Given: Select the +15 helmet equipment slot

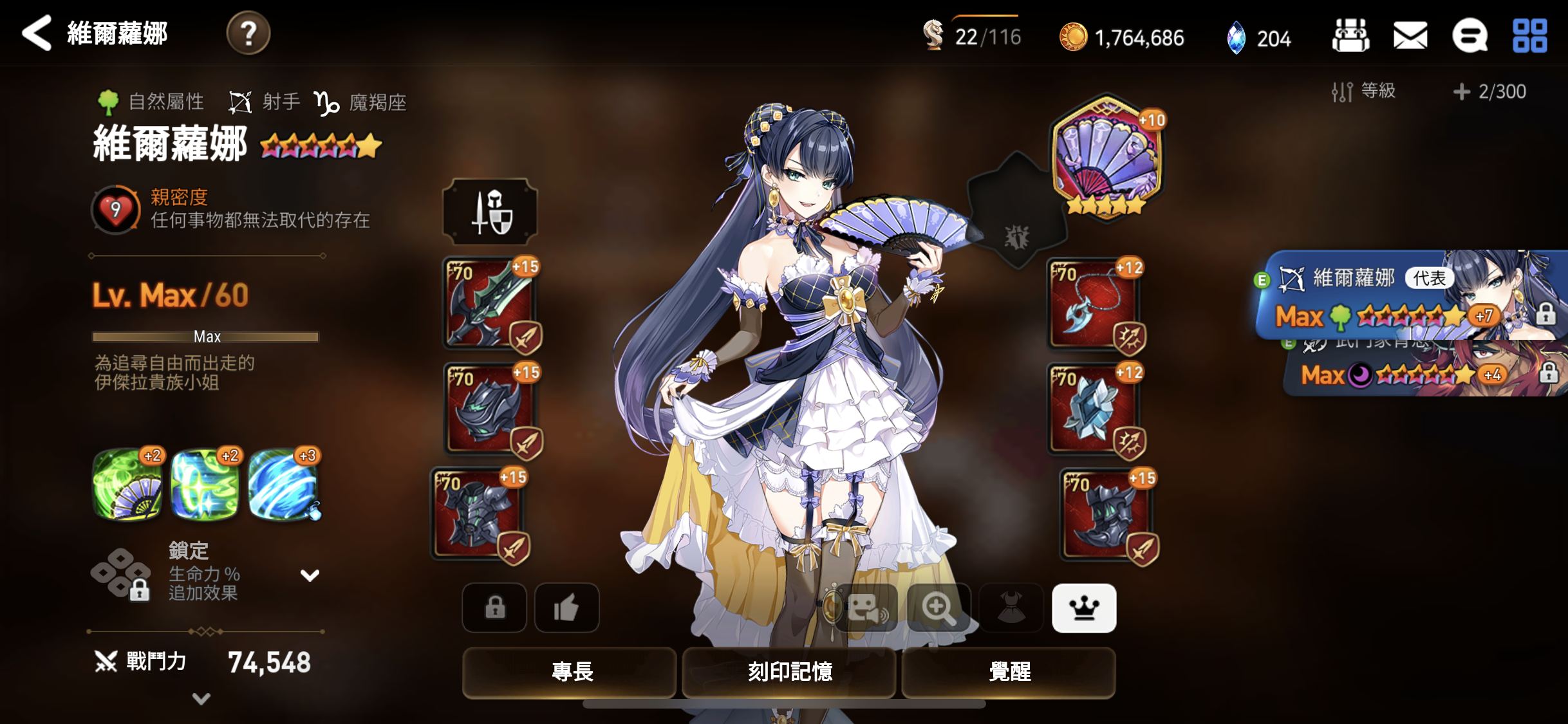Looking at the screenshot, I should [x=492, y=409].
